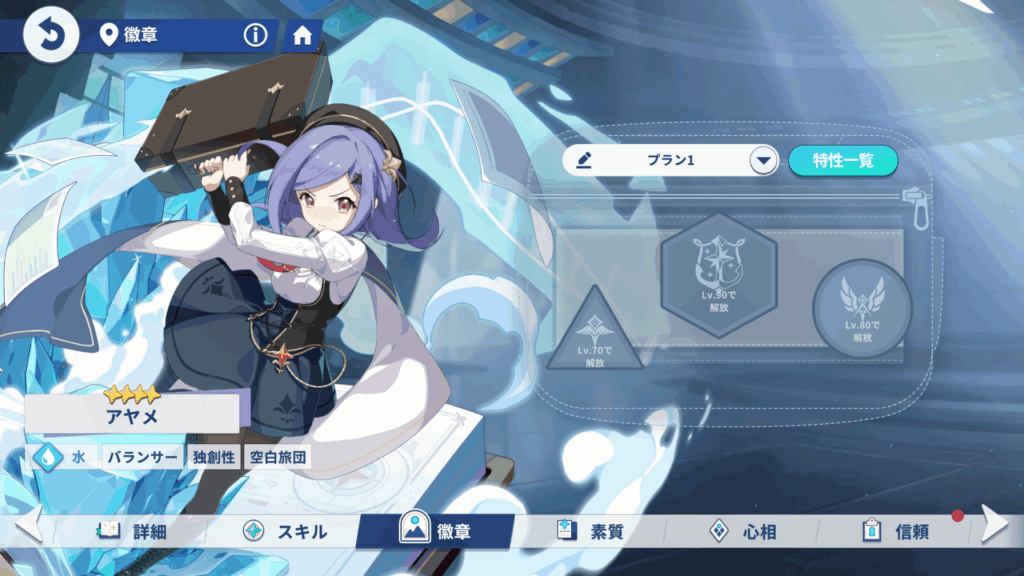Show the previous character with the left arrow
The width and height of the screenshot is (1024, 576).
tap(28, 524)
